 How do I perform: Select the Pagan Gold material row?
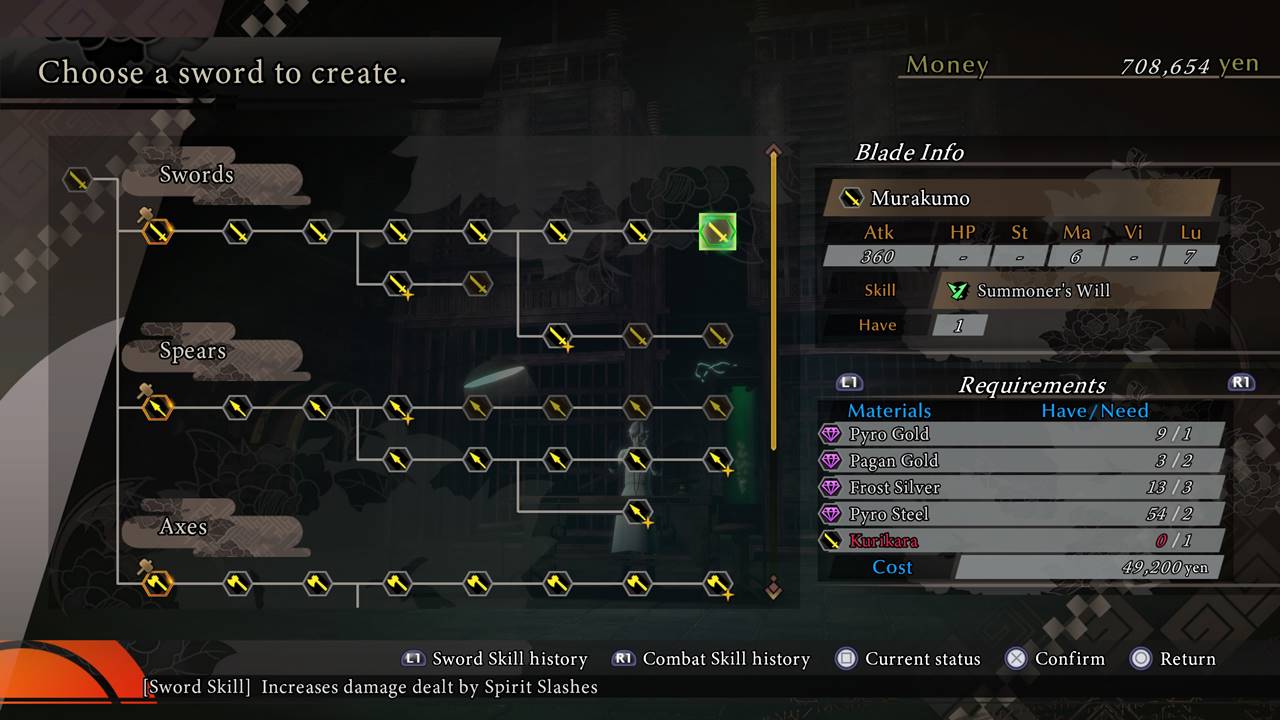pyautogui.click(x=1020, y=461)
